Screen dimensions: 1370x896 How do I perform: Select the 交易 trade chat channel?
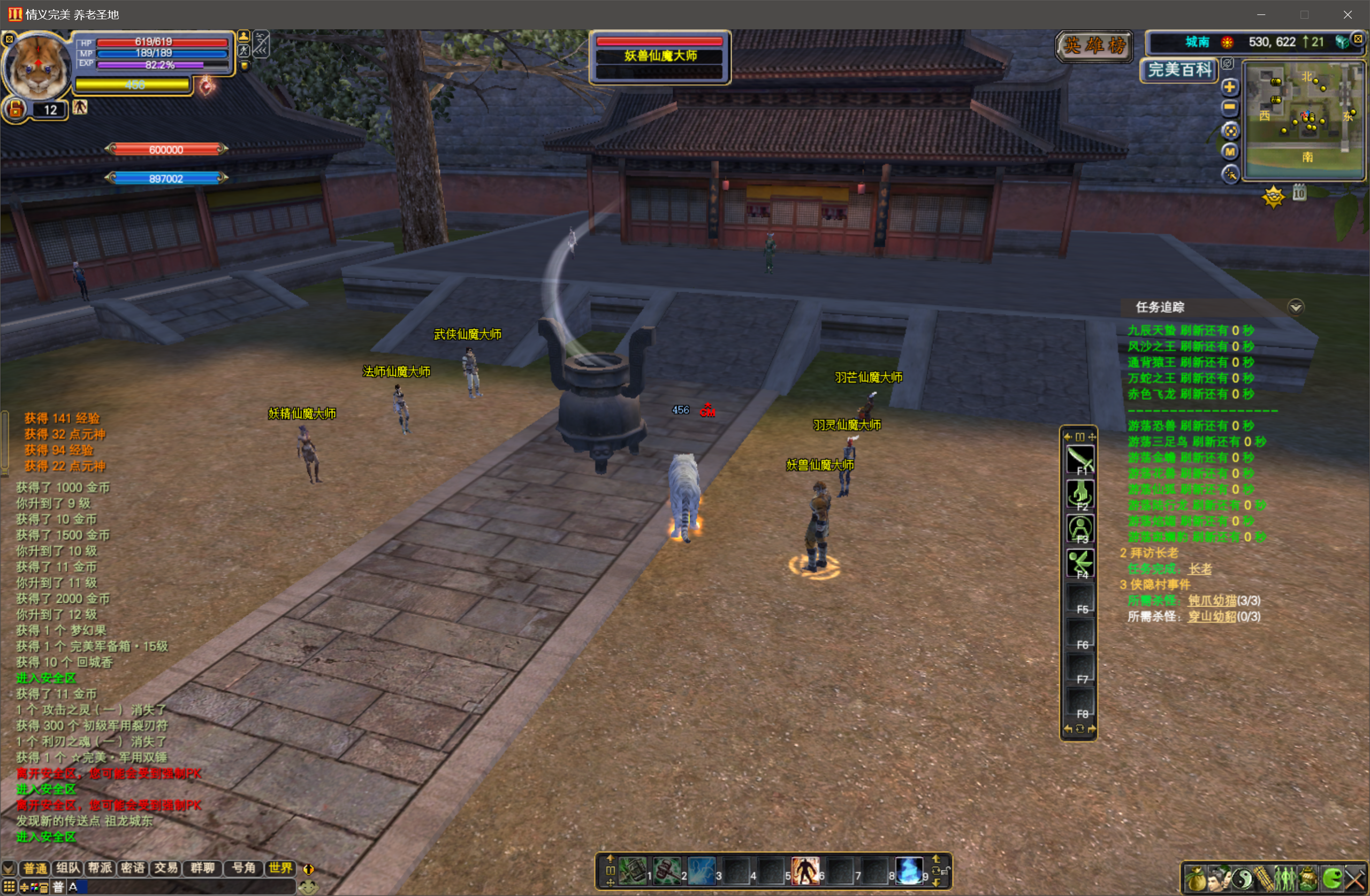click(166, 868)
